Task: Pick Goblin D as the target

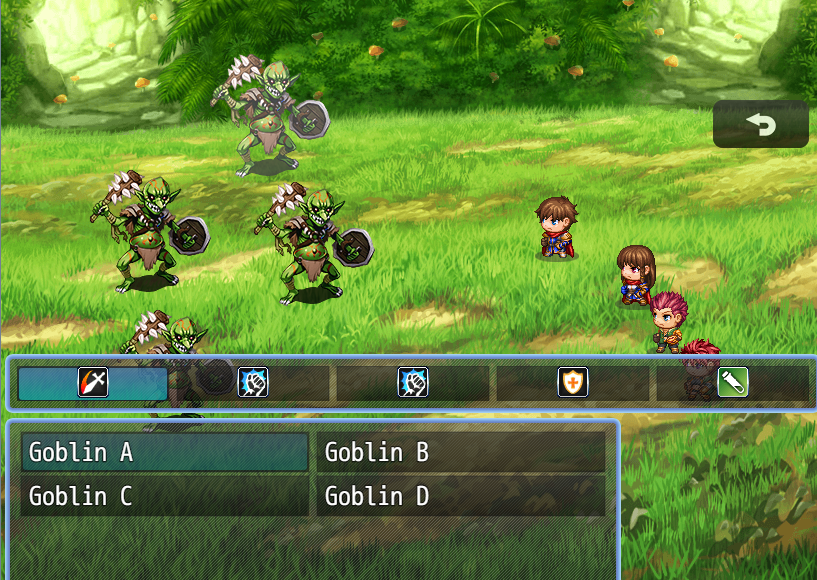Action: click(x=460, y=496)
